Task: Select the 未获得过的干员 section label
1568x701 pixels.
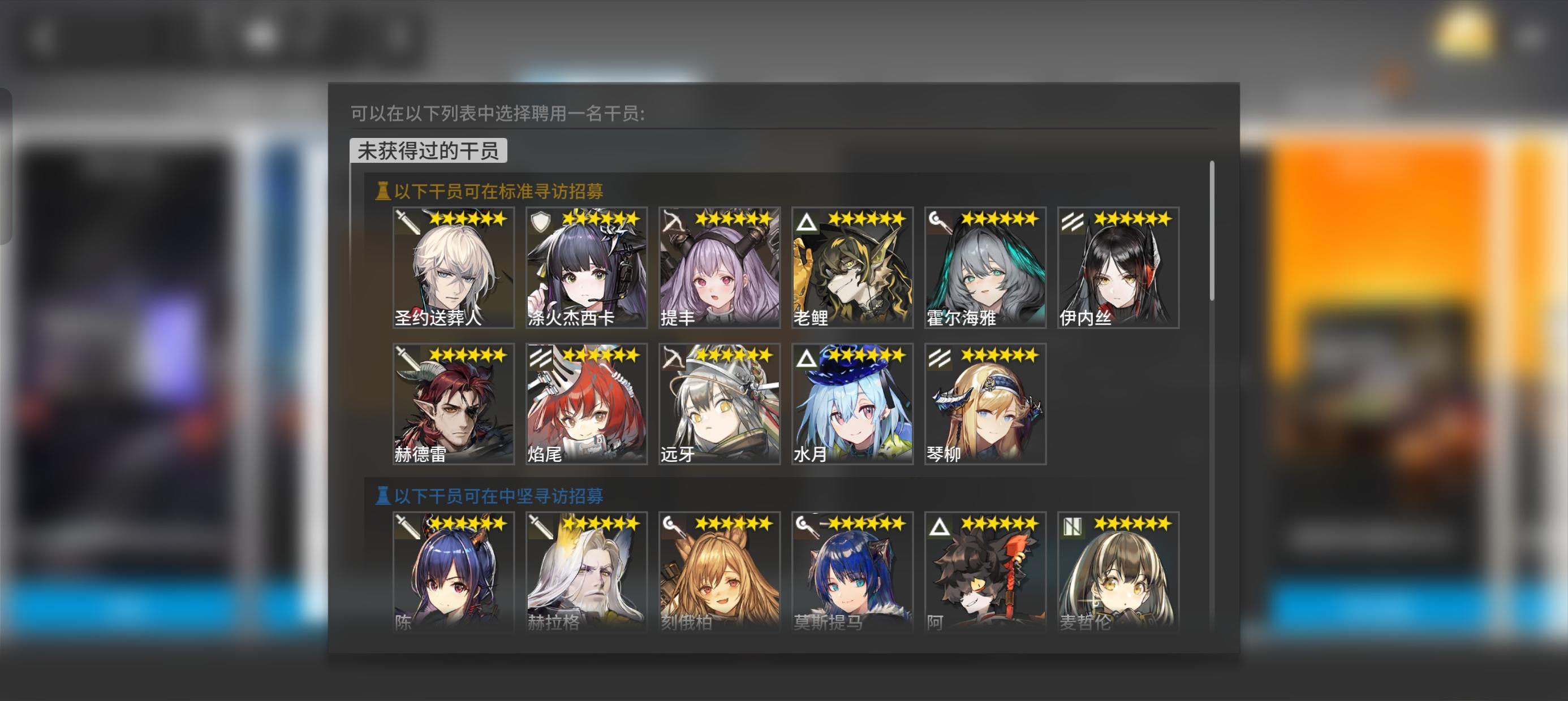Action: [427, 152]
